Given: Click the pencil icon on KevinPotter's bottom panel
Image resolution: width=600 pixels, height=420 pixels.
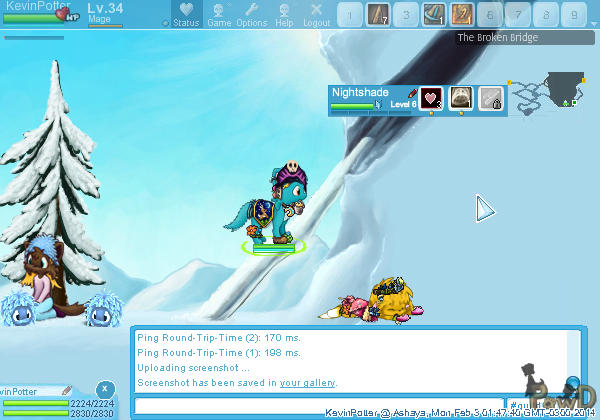Looking at the screenshot, I should coord(66,390).
